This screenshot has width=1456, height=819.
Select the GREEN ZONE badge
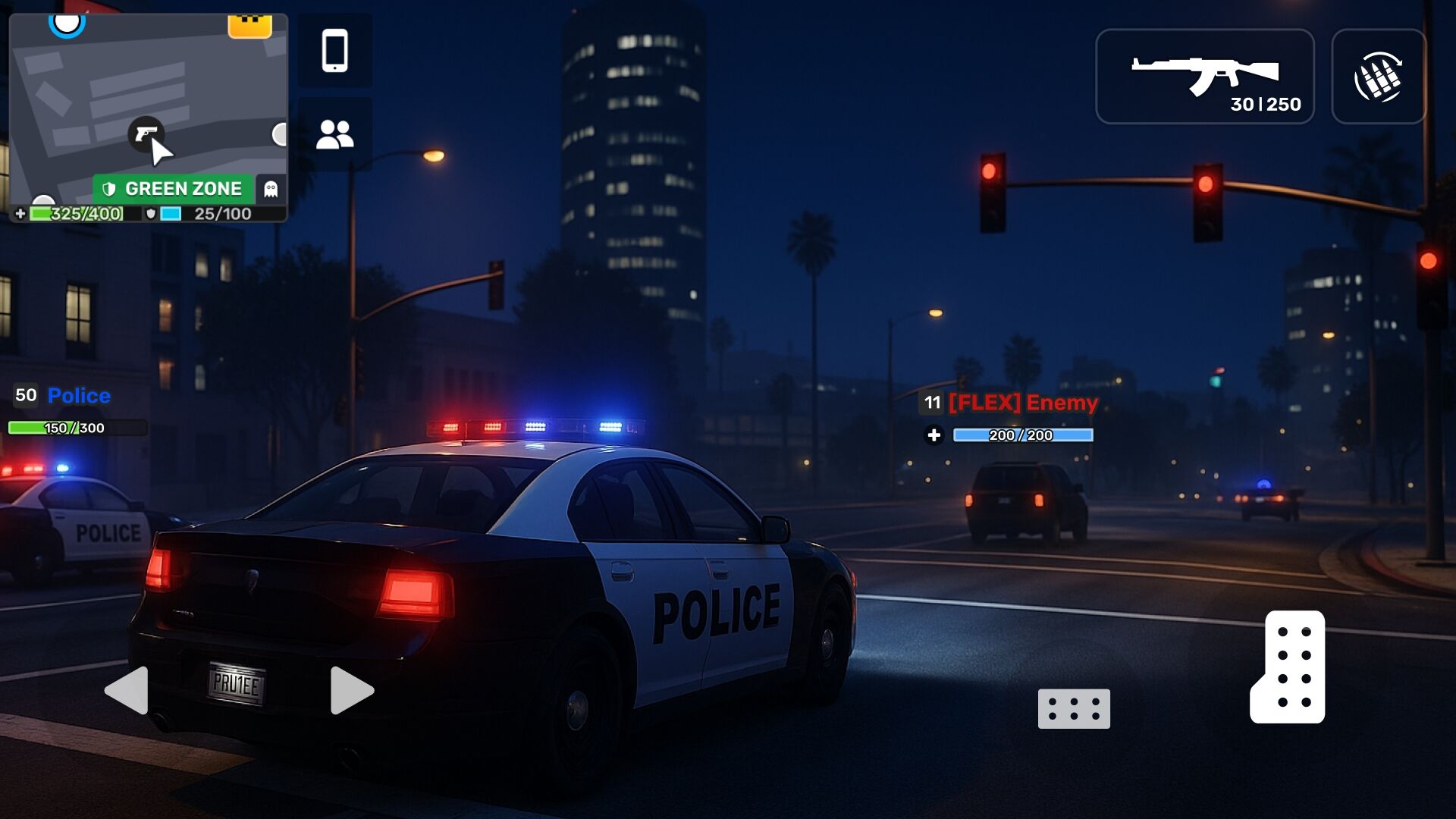pyautogui.click(x=176, y=188)
